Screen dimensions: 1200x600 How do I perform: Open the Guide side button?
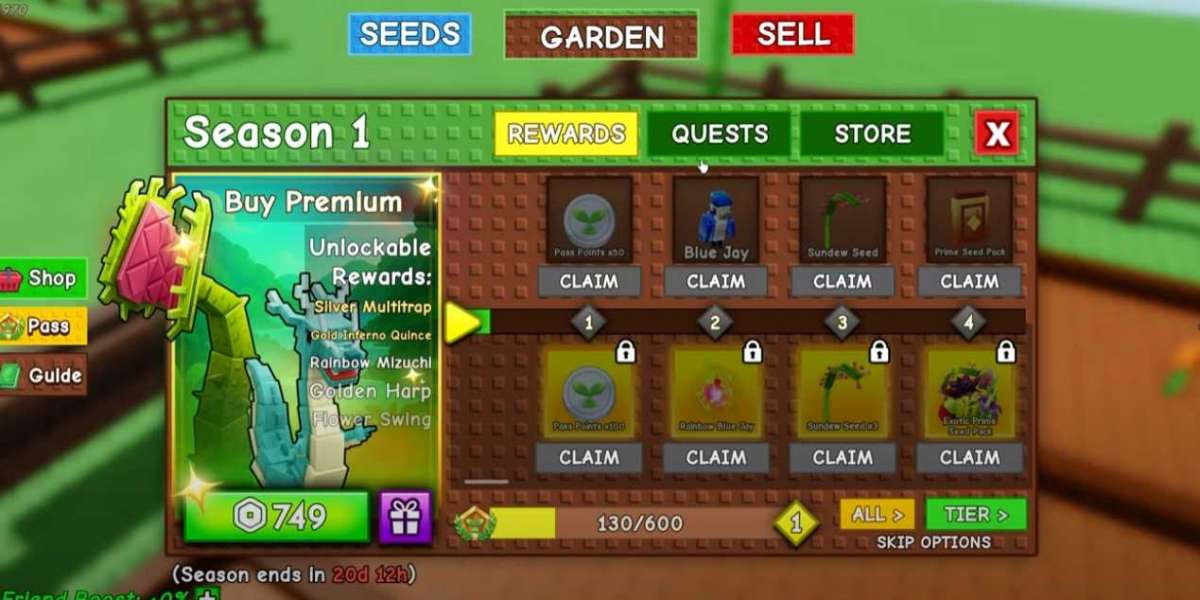point(43,375)
